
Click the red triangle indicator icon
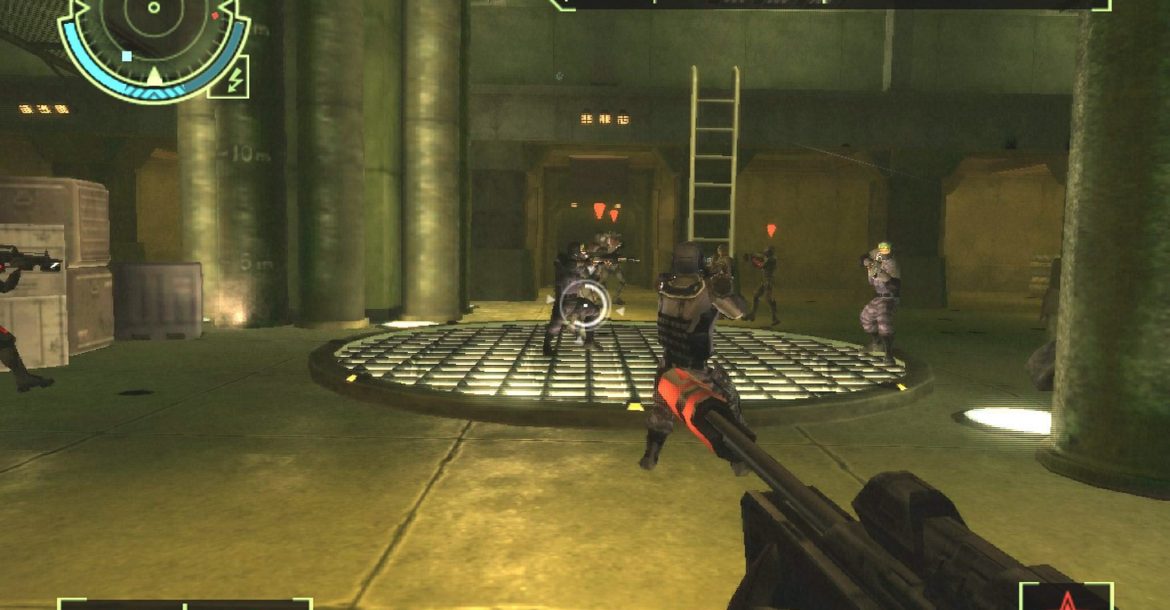pyautogui.click(x=1066, y=600)
